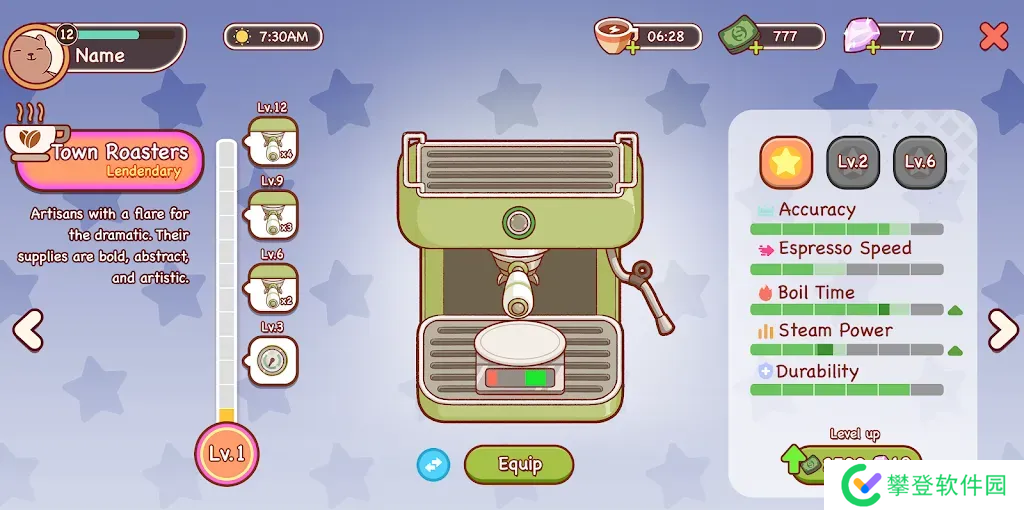
Task: Click the green Level up button
Action: click(x=853, y=464)
